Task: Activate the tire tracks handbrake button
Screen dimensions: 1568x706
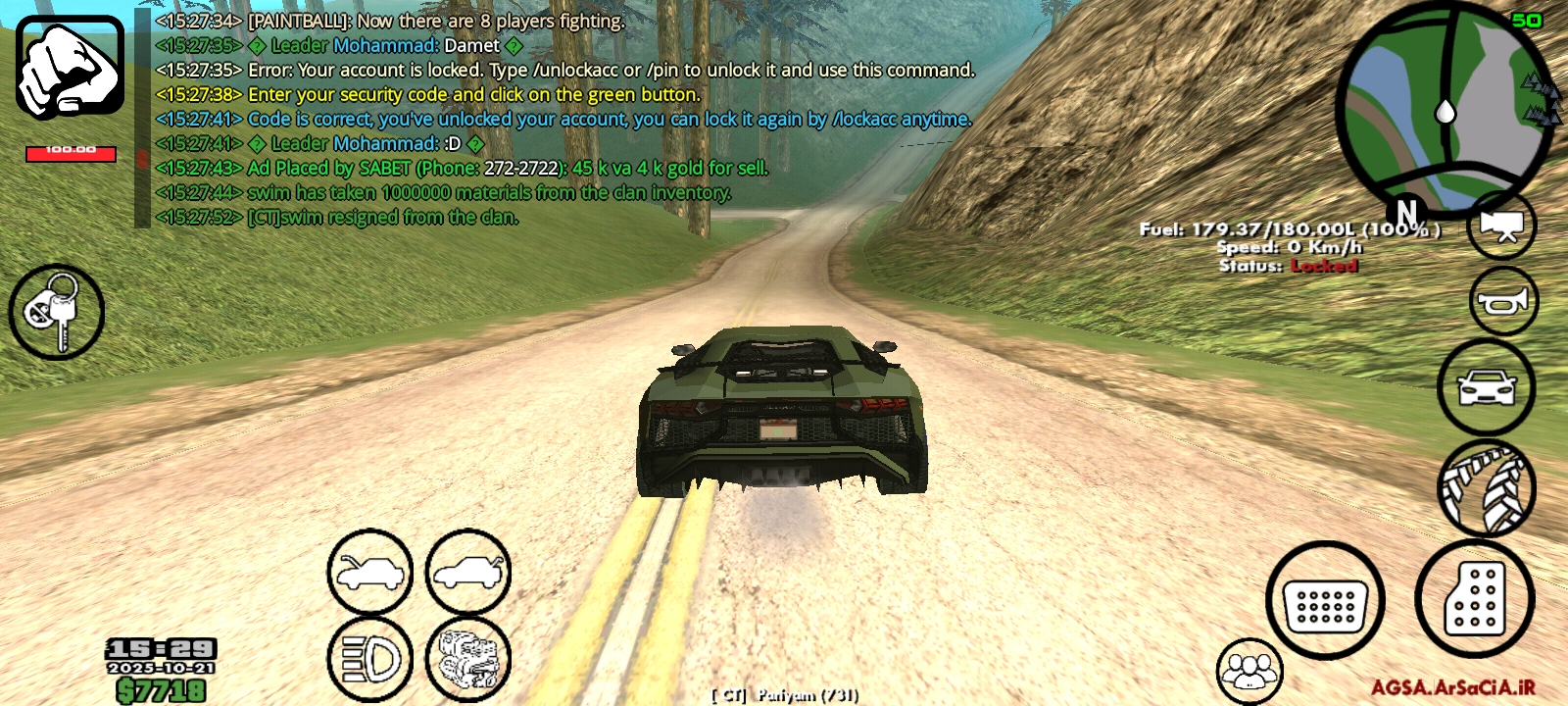Action: coord(1486,487)
